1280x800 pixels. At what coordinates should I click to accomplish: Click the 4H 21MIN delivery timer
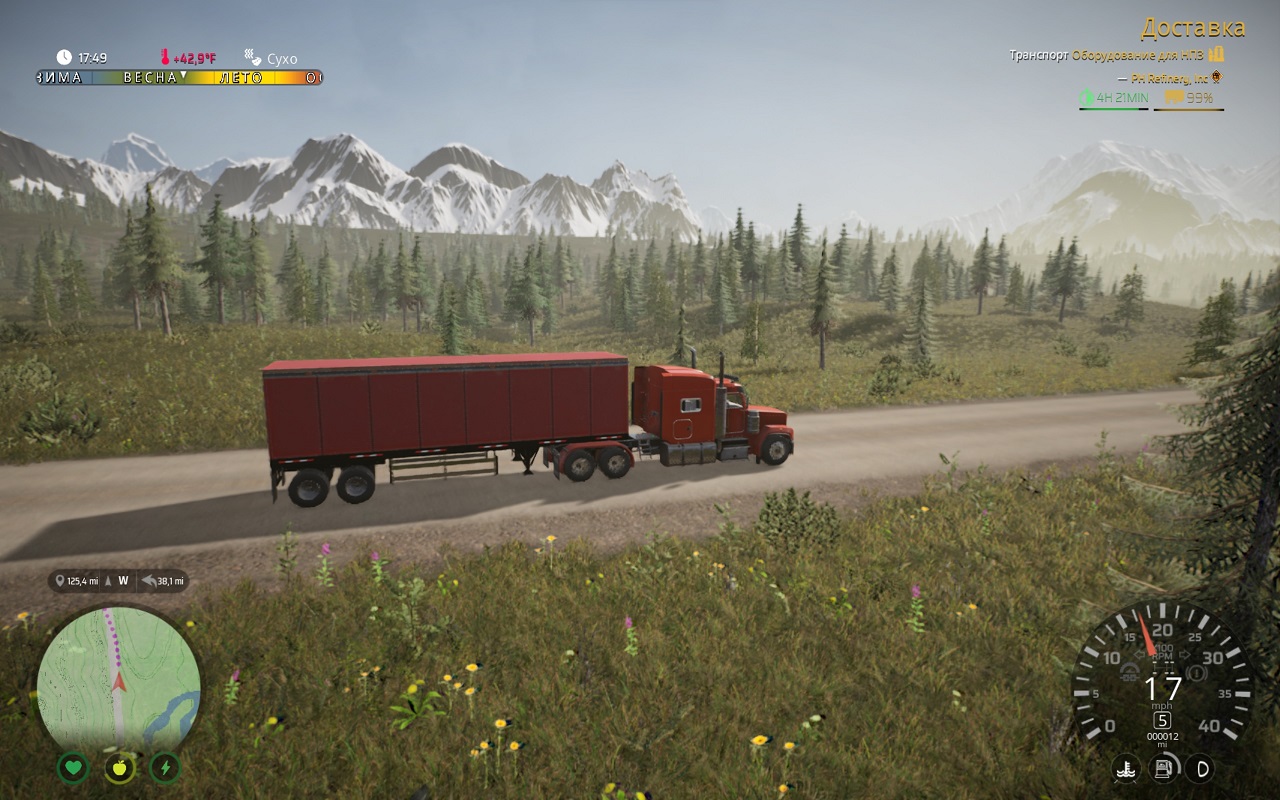1121,97
